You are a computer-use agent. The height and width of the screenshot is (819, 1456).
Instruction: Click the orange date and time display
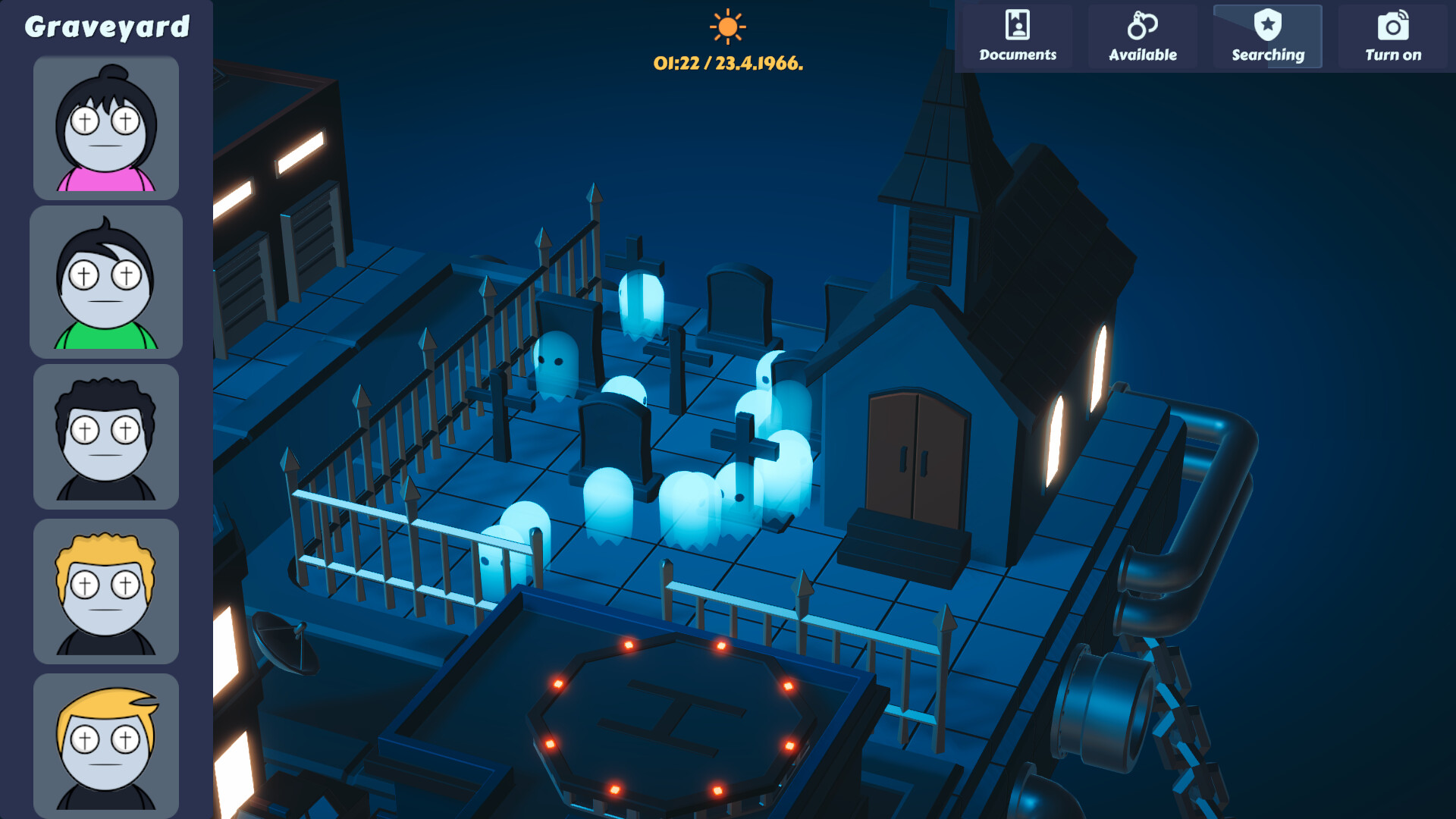728,64
